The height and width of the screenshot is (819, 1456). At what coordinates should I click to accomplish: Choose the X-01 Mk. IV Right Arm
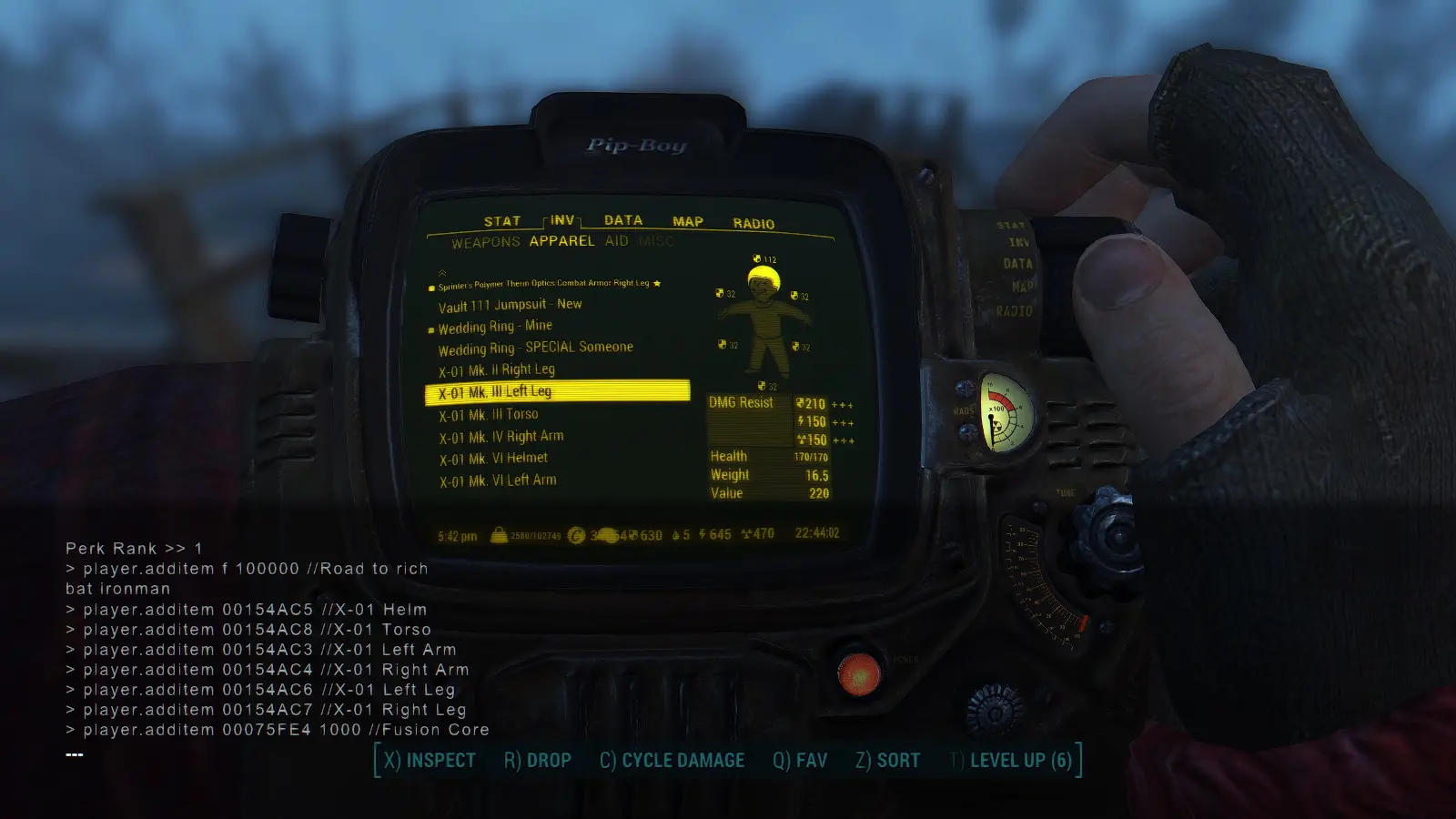(x=501, y=437)
